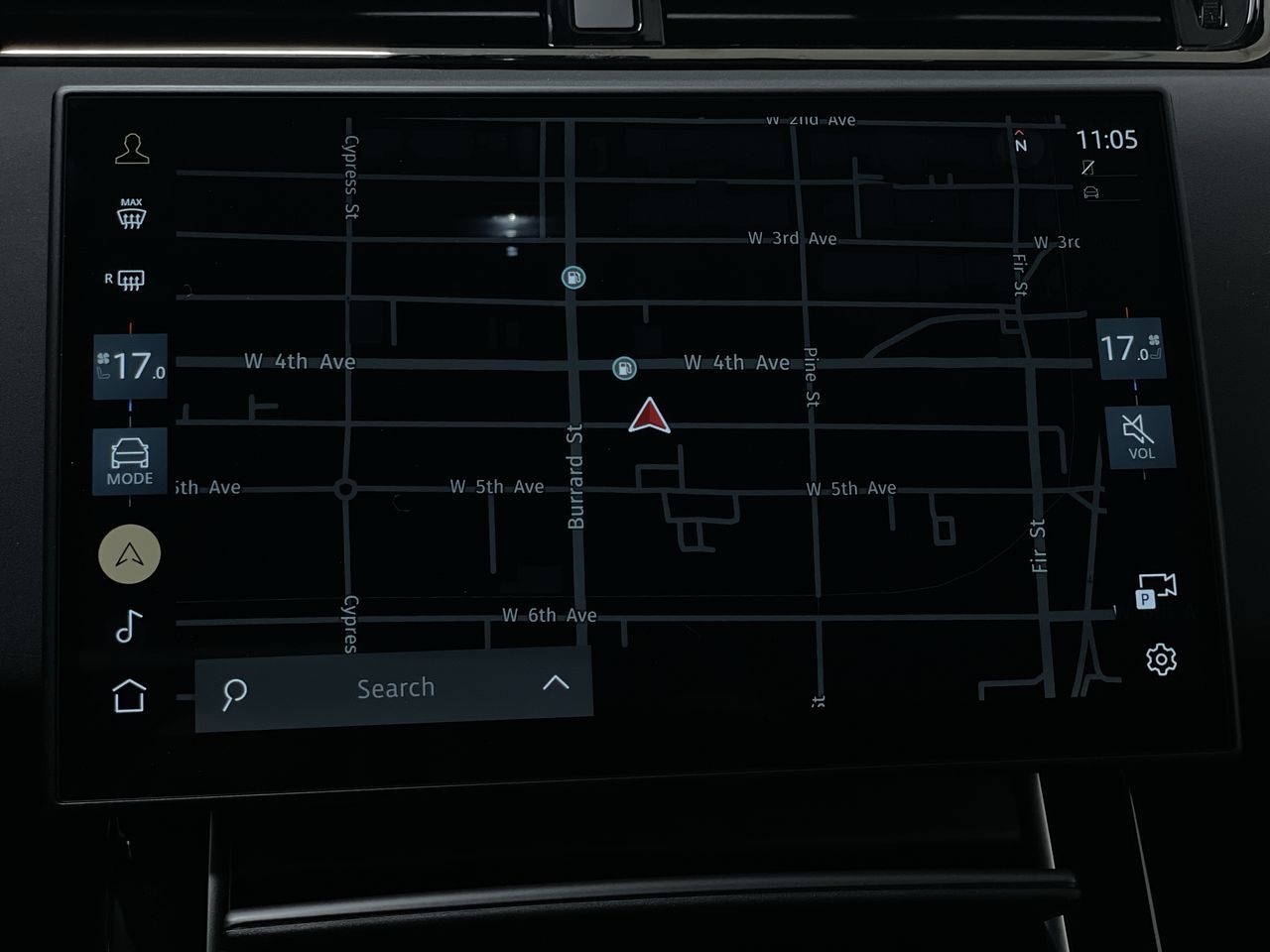Tap the vehicle position arrow on the map
Image resolution: width=1270 pixels, height=952 pixels.
click(649, 416)
